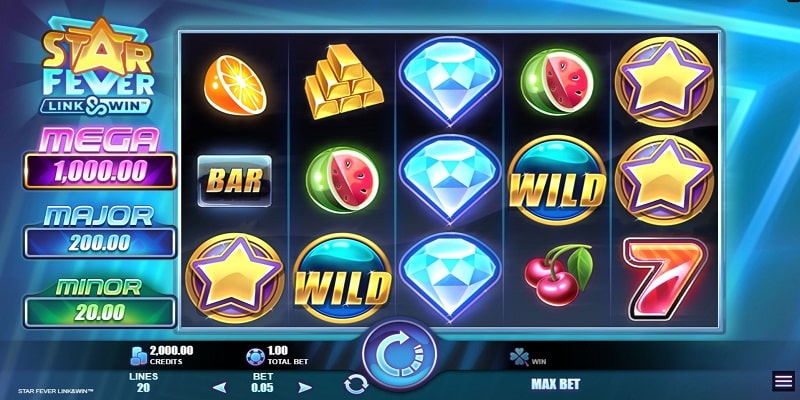Decrease the bet with the left arrow
This screenshot has height=400, width=800.
point(220,386)
